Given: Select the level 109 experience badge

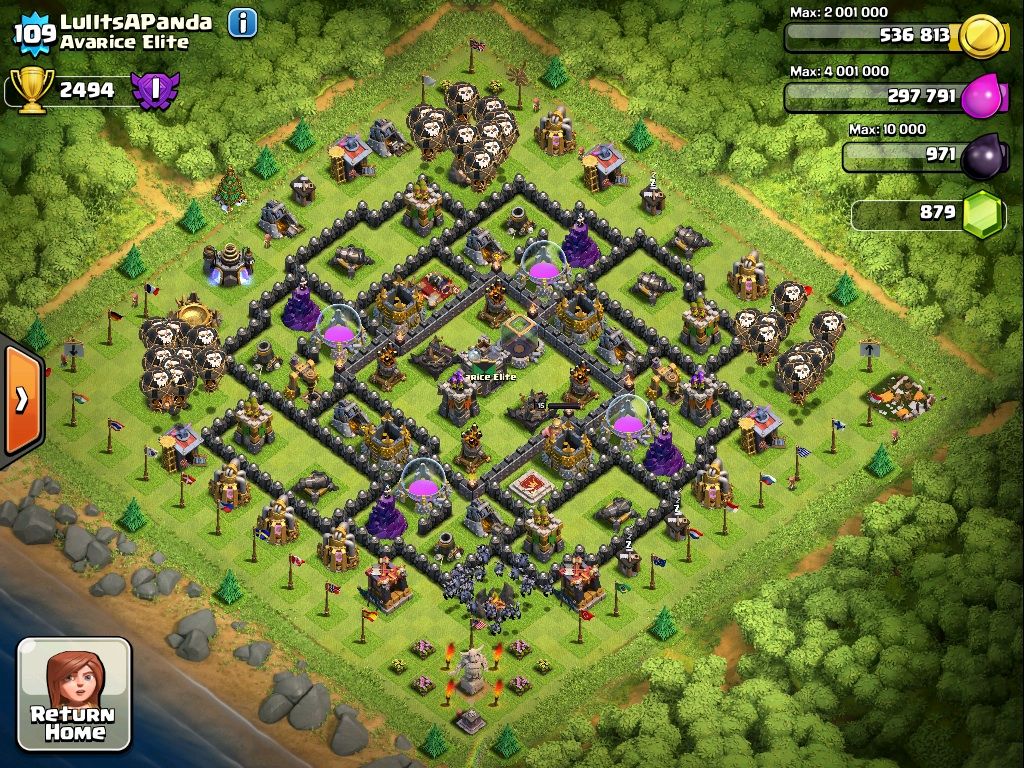Looking at the screenshot, I should pos(35,35).
